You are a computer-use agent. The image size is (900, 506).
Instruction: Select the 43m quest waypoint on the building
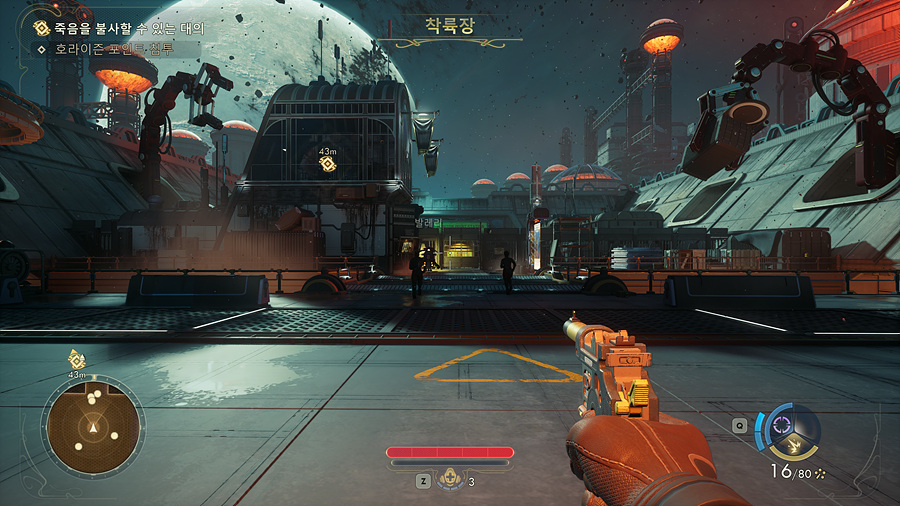(x=327, y=163)
